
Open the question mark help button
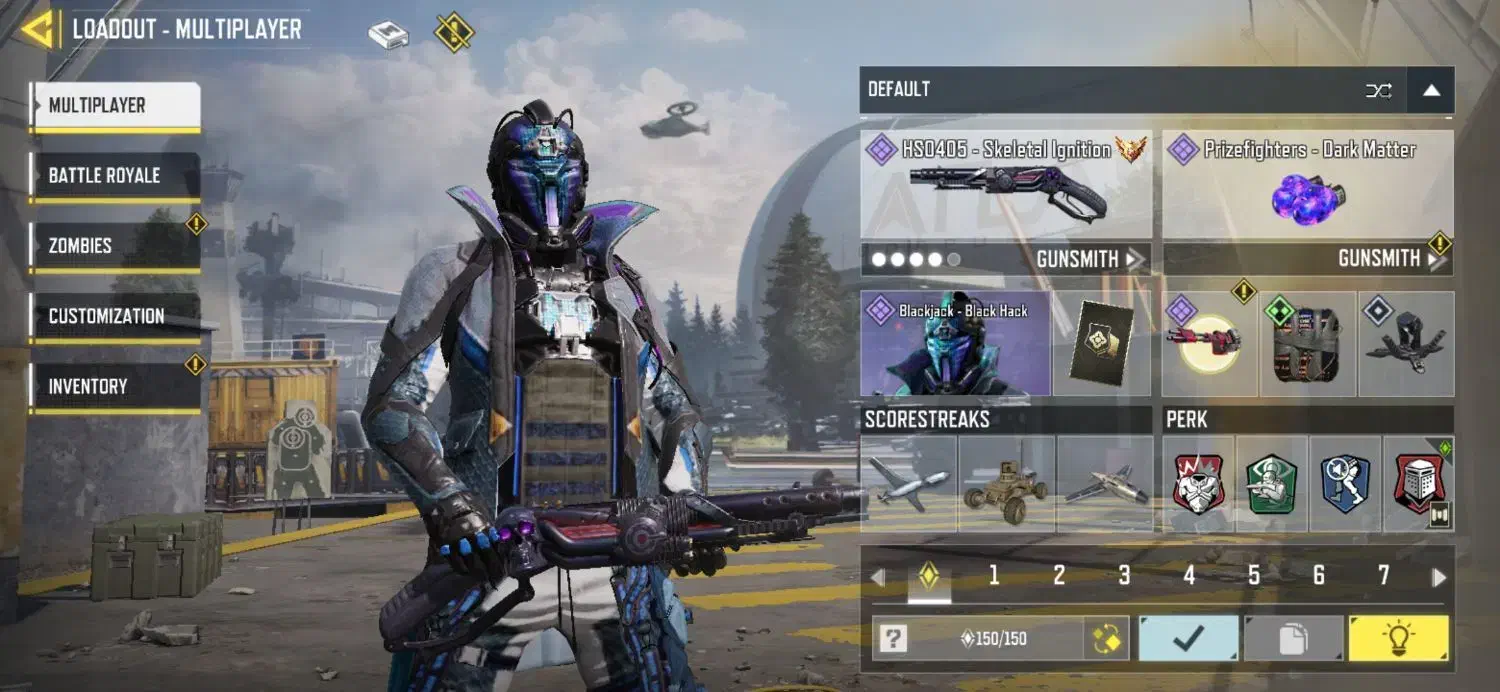[x=893, y=638]
